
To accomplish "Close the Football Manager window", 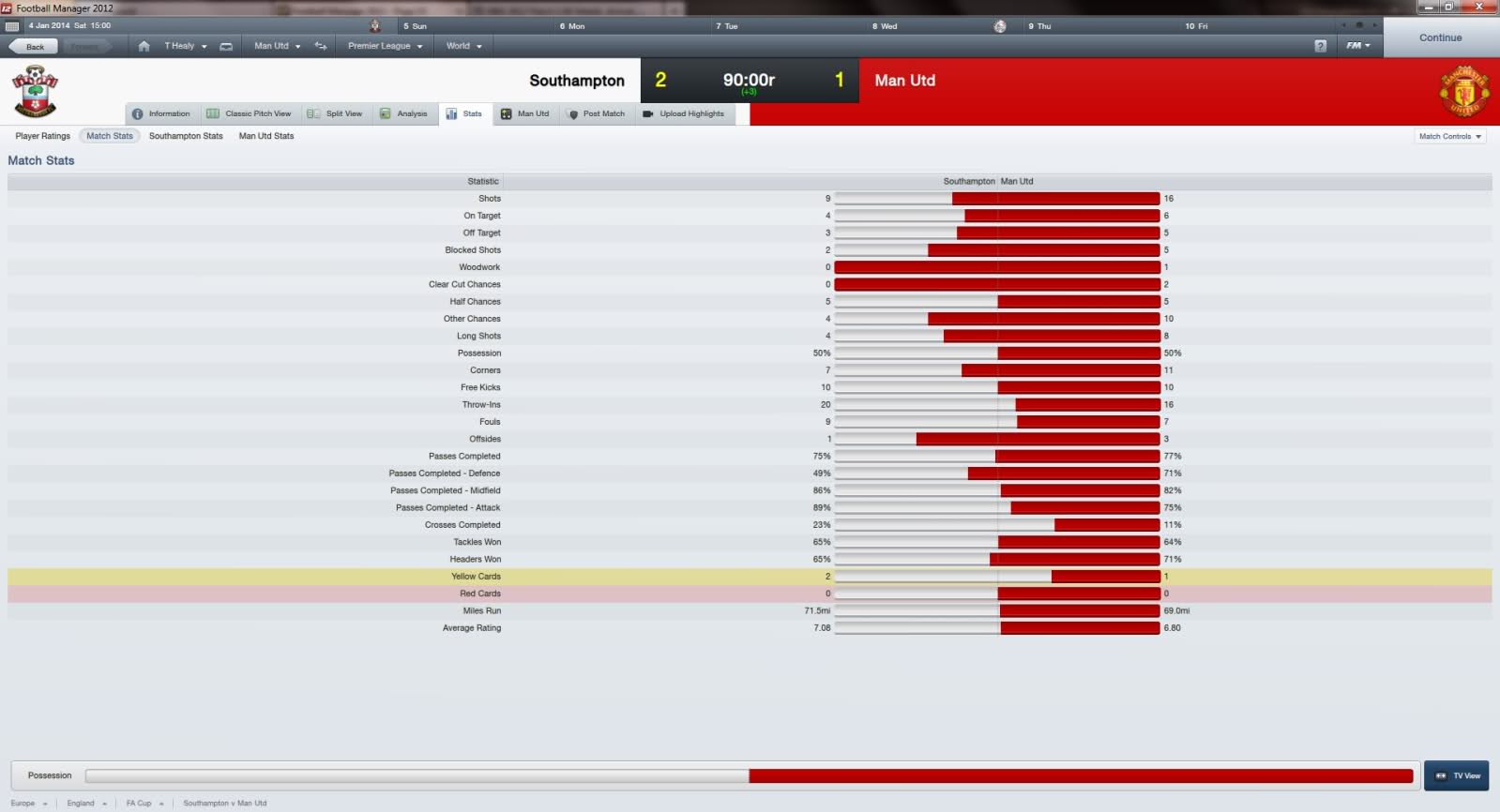I will tap(1480, 7).
